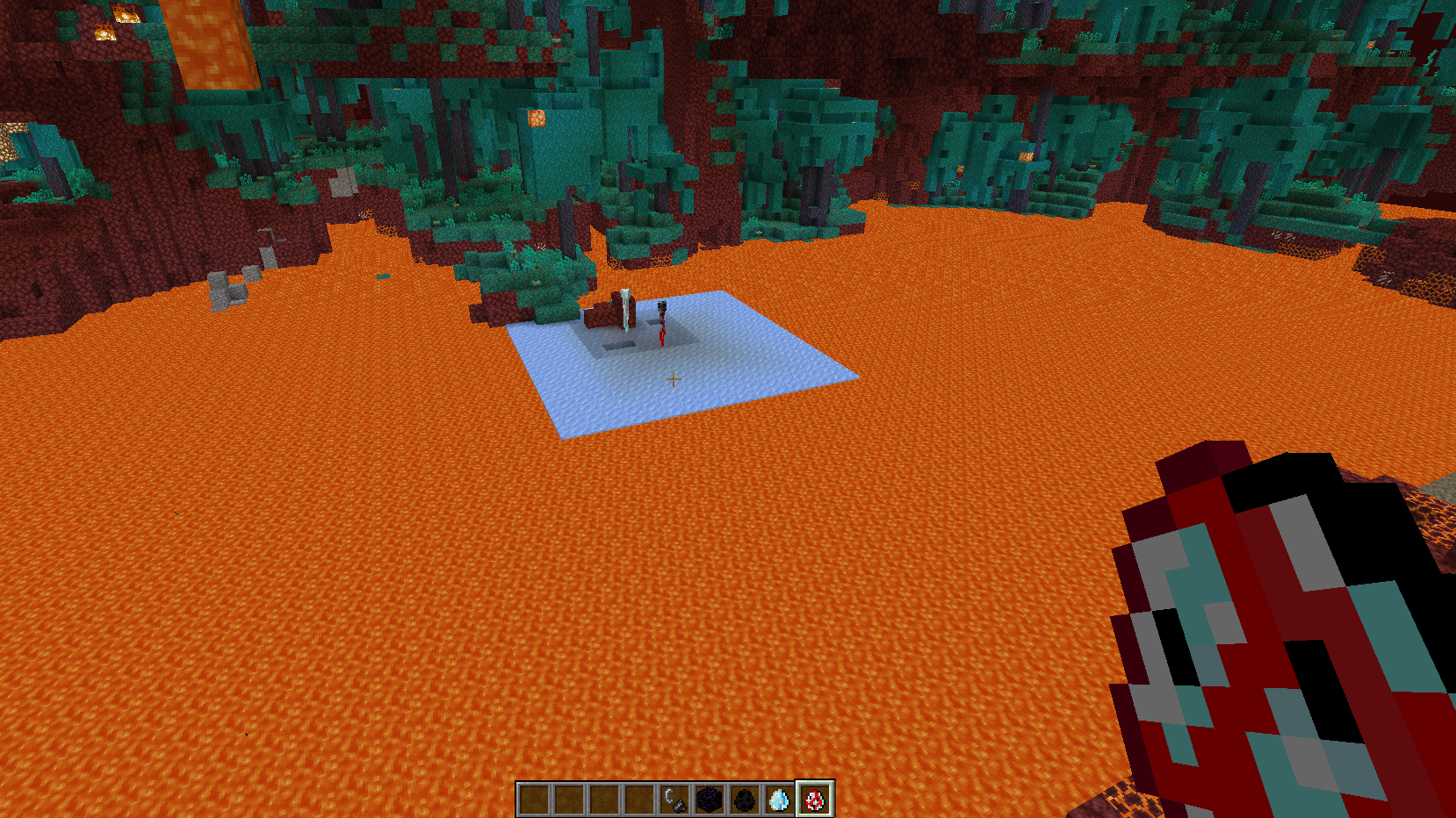1456x818 pixels.
Task: Select the coal item in the hotbar
Action: pyautogui.click(x=746, y=800)
